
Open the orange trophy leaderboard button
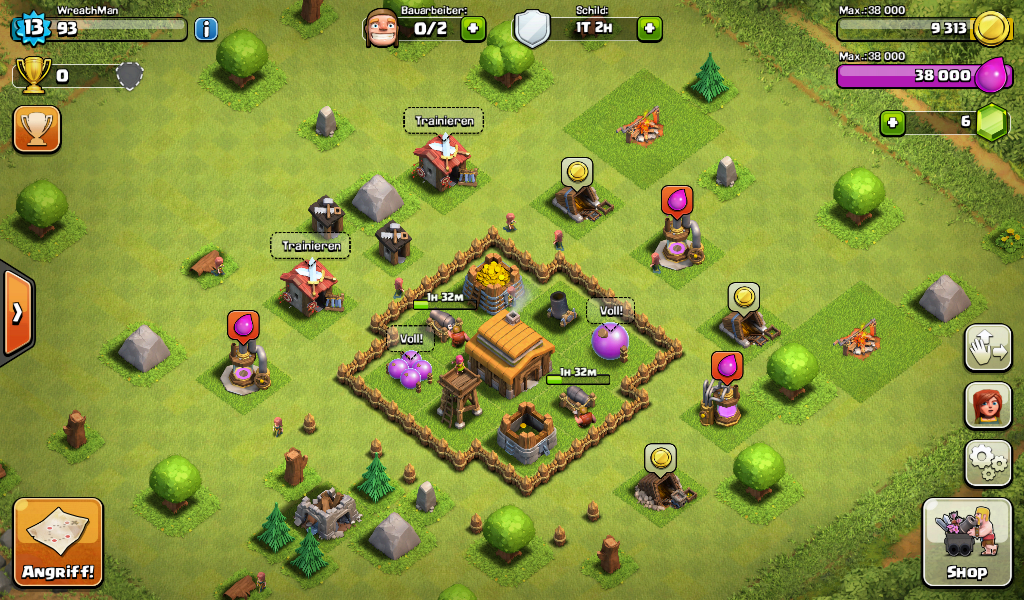pos(37,129)
